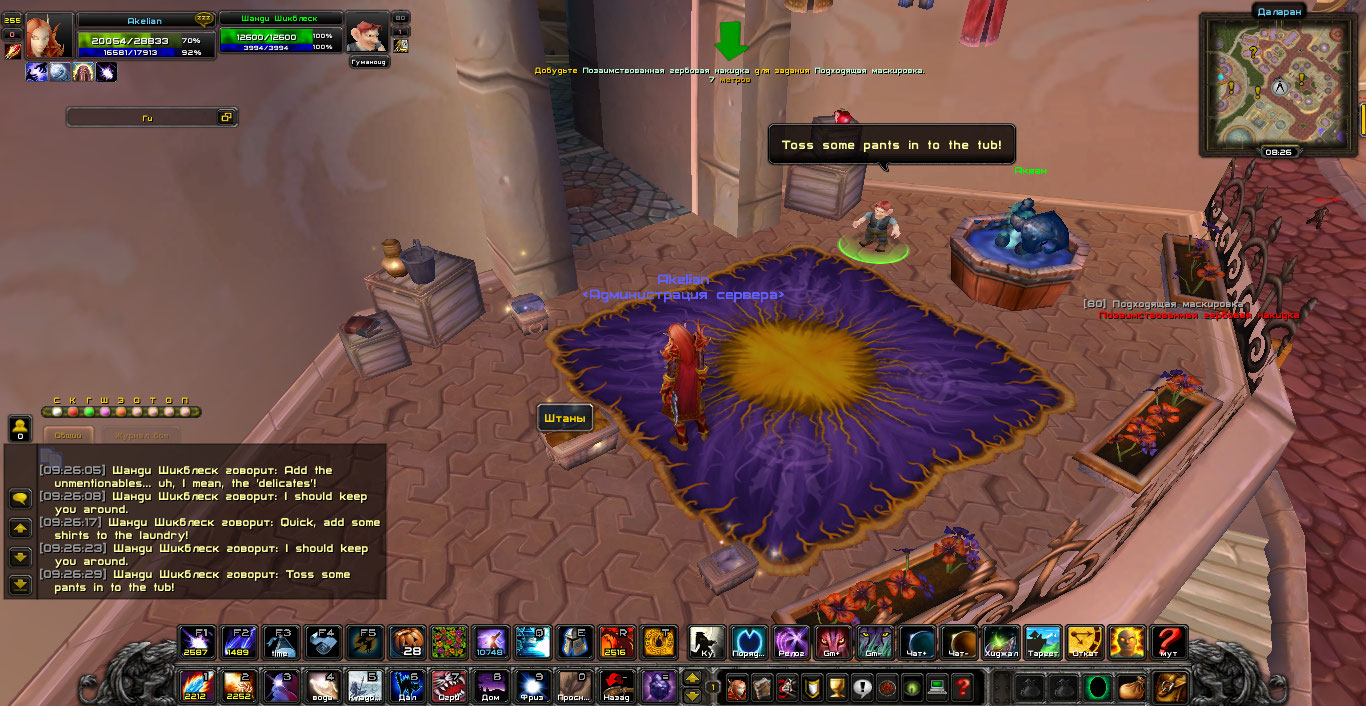This screenshot has width=1366, height=706.
Task: Use the flower bouquet action slot
Action: [x=449, y=642]
